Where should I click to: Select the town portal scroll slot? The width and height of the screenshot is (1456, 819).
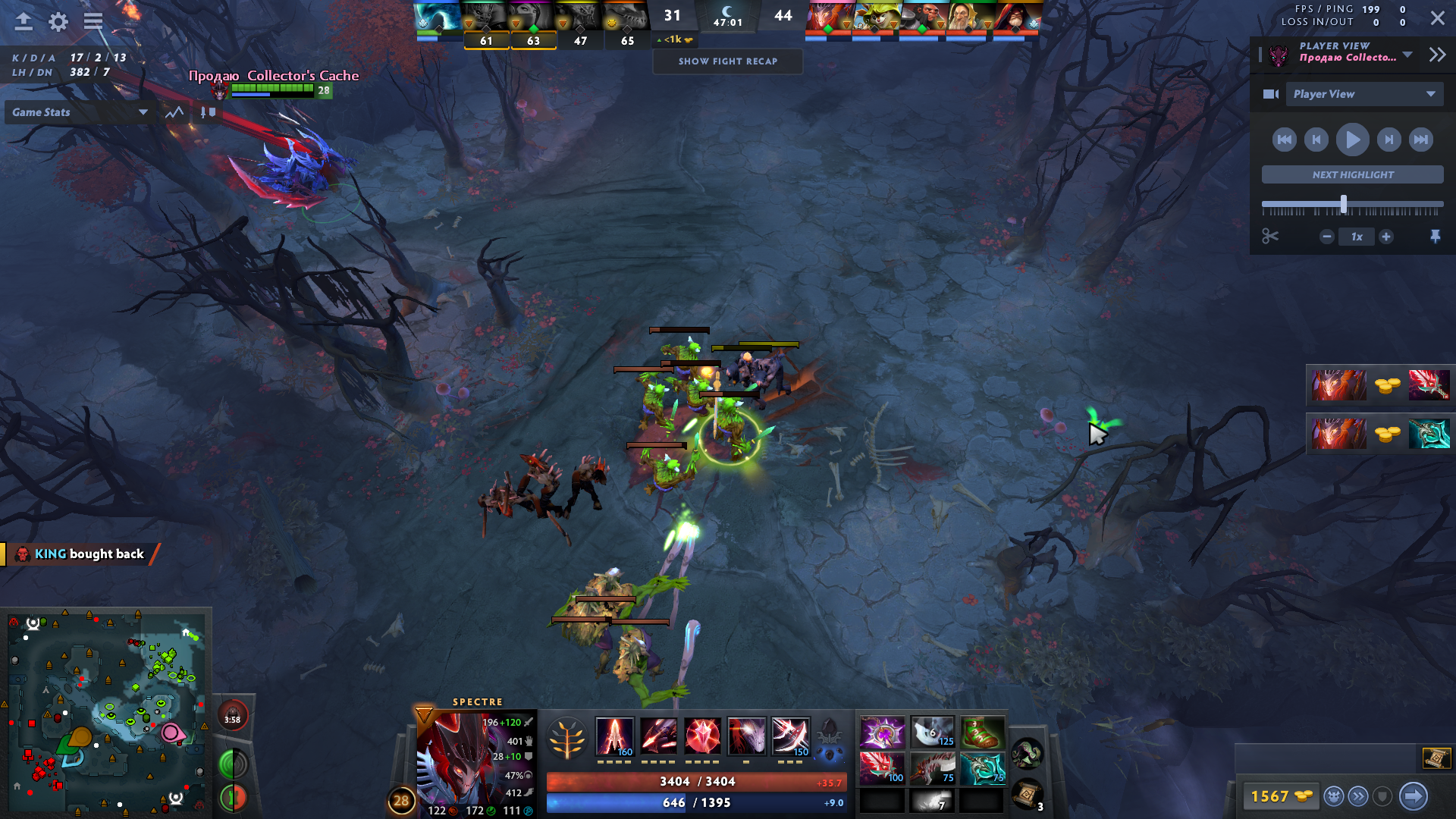(1025, 794)
